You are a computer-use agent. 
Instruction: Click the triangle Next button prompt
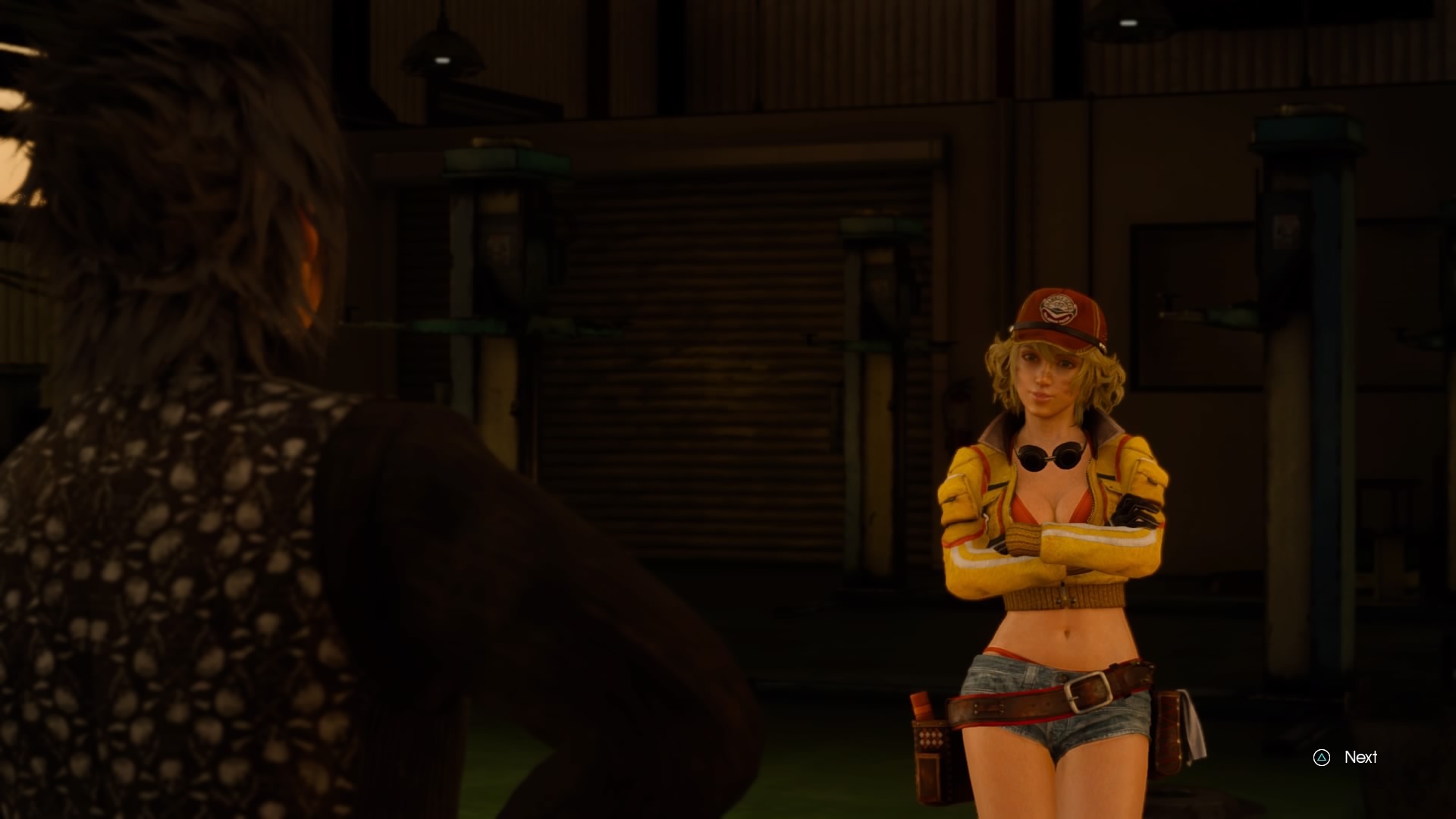click(x=1323, y=757)
